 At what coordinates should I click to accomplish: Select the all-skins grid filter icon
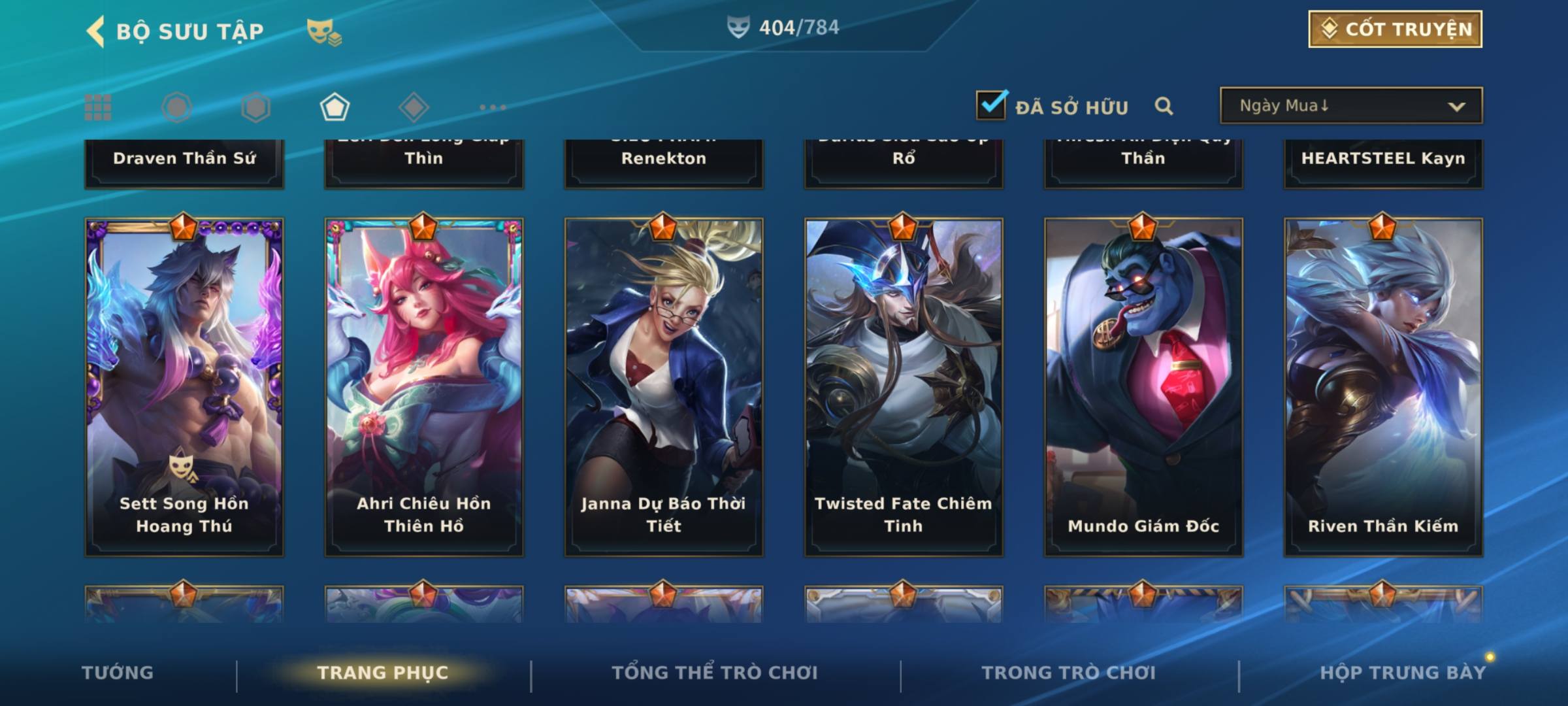coord(98,107)
